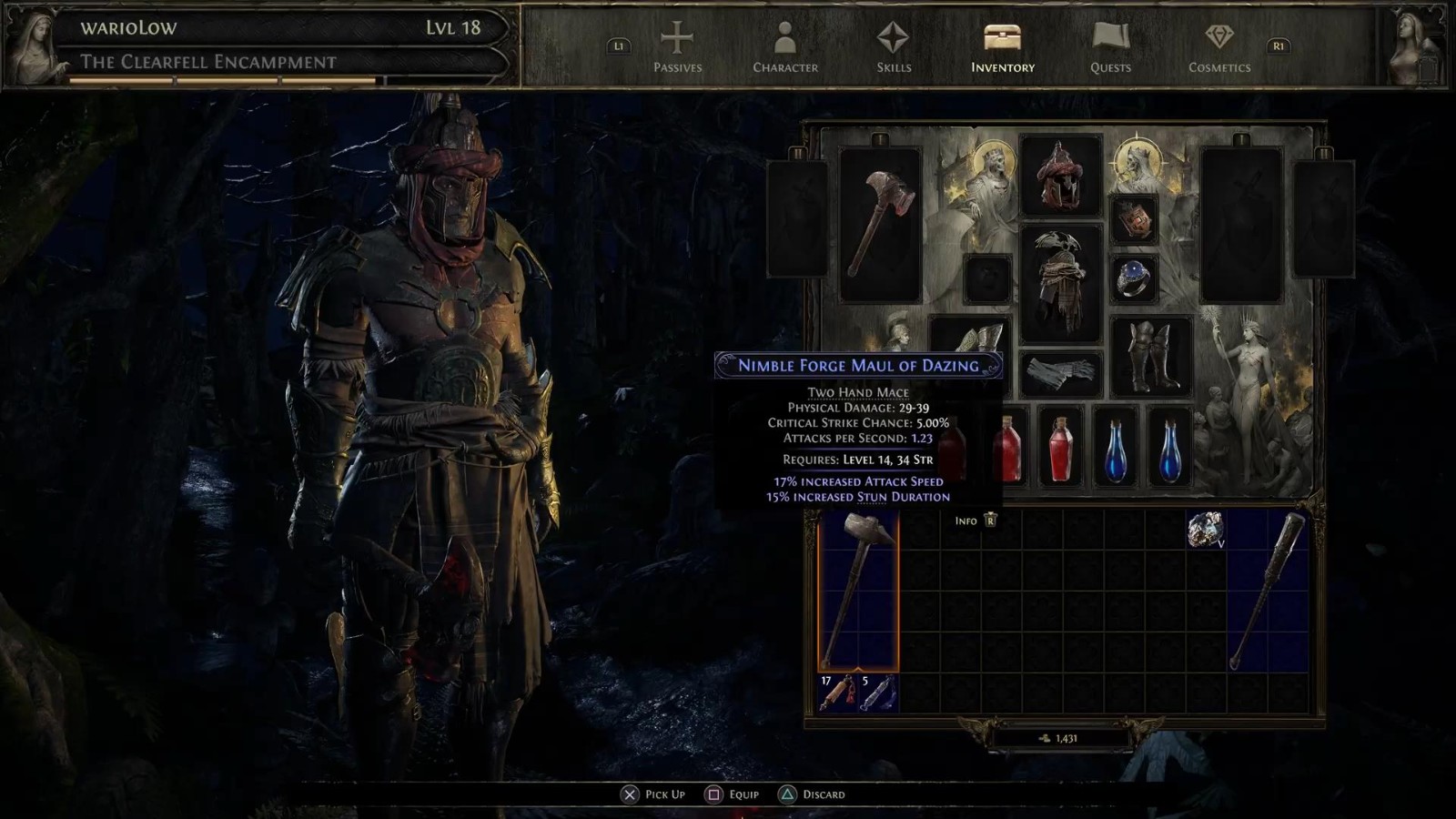Click the uncut gem marked V in the bag
Screen dimensions: 1456x819
pyautogui.click(x=1205, y=529)
